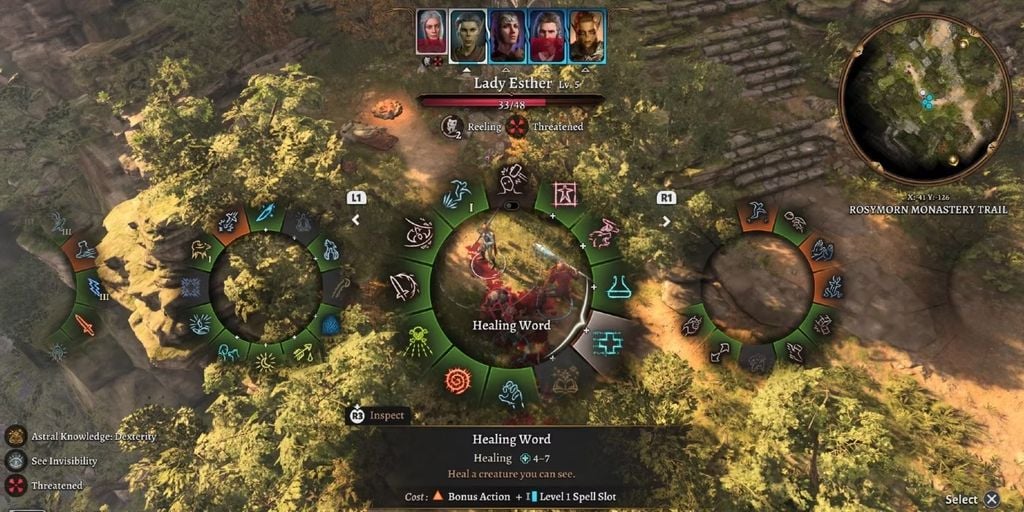Choose the sun icon on left wheel
Image resolution: width=1024 pixels, height=512 pixels.
[x=264, y=362]
